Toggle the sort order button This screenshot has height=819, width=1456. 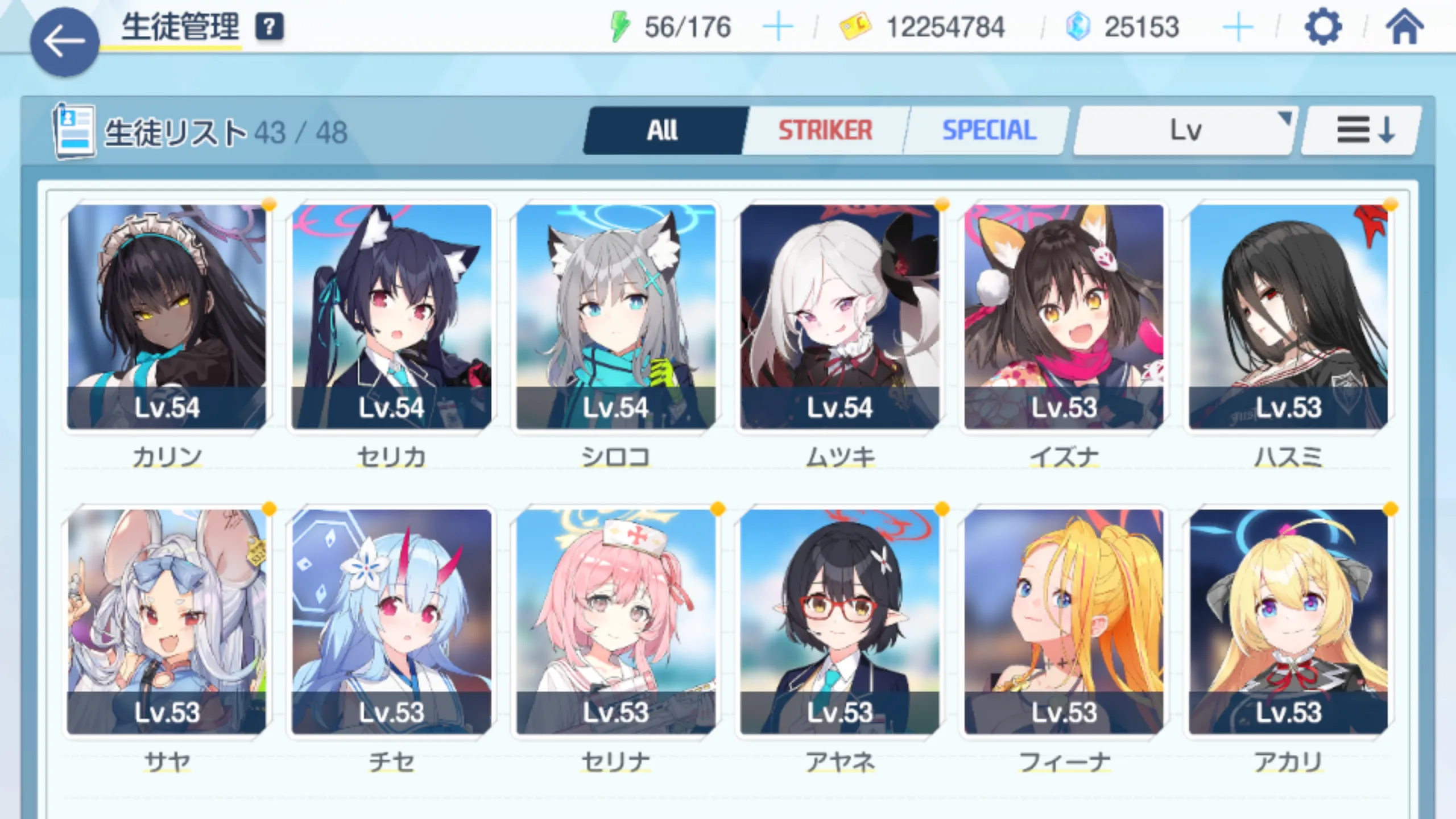pos(1364,130)
